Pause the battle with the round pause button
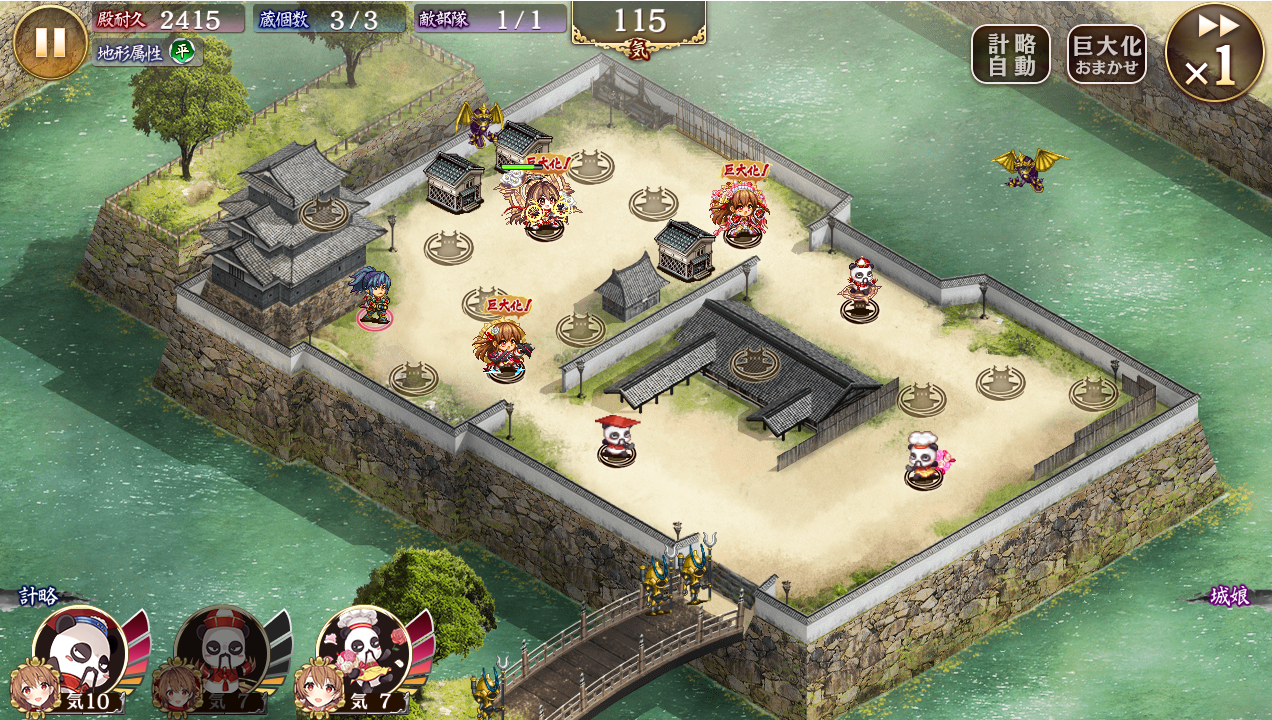The width and height of the screenshot is (1272, 720). [50, 42]
